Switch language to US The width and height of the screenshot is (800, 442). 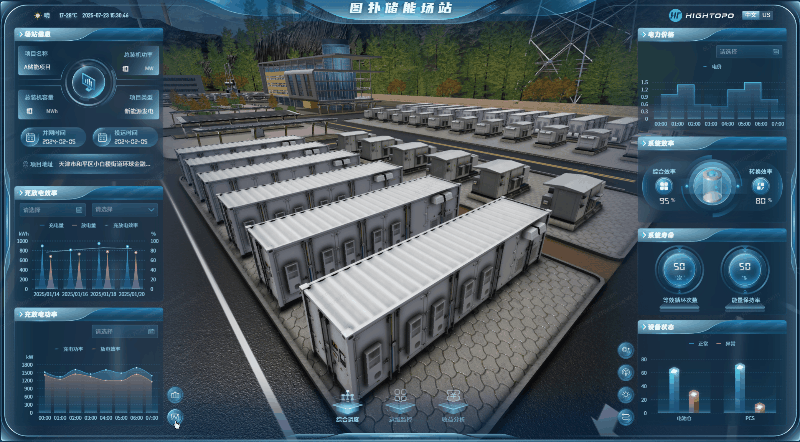[x=767, y=15]
